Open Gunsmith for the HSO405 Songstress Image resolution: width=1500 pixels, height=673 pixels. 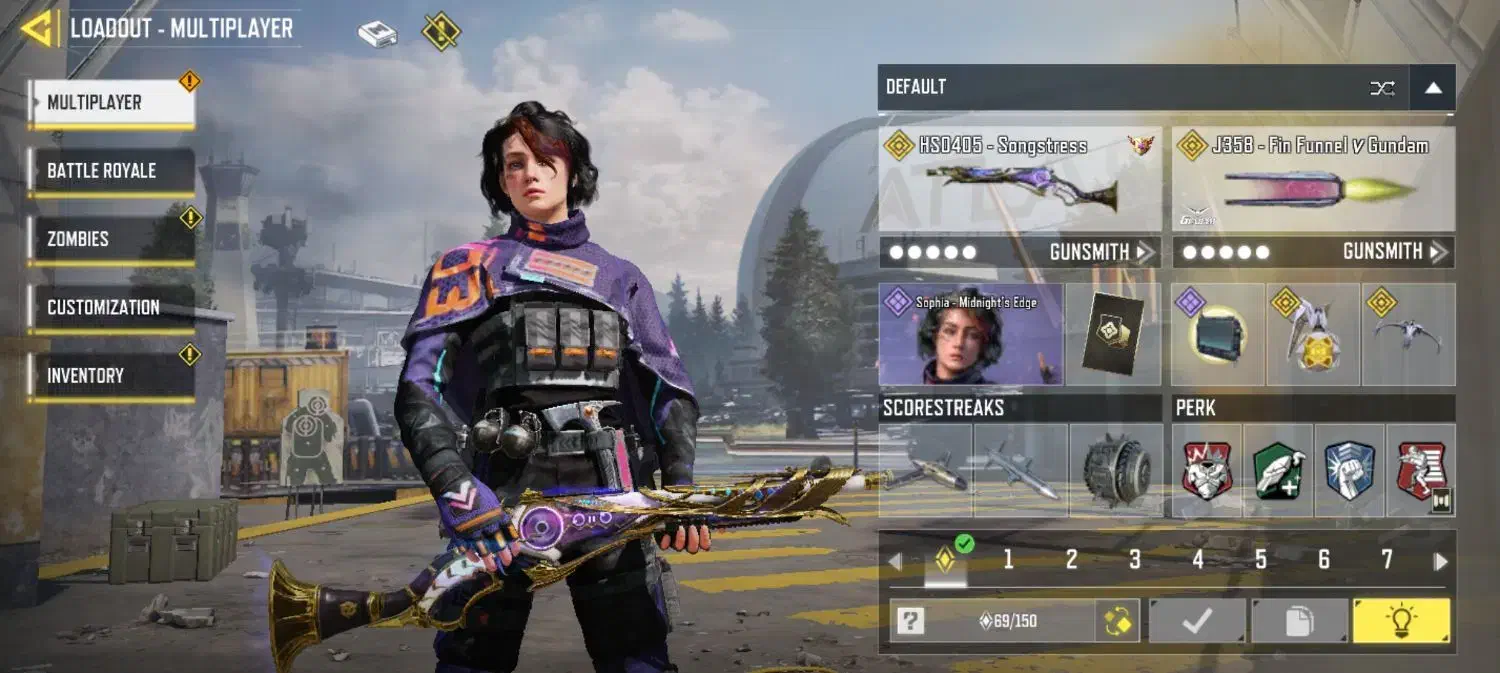point(1100,252)
